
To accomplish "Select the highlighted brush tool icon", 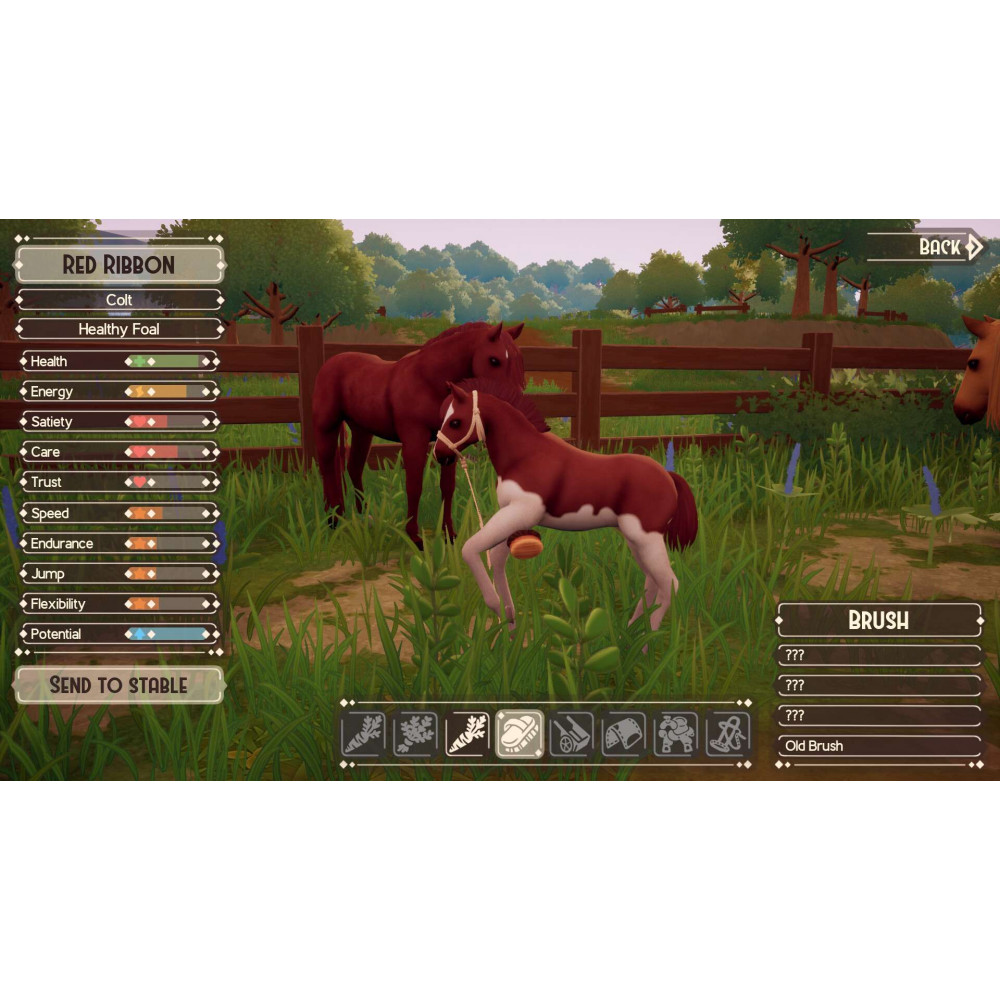I will click(520, 735).
